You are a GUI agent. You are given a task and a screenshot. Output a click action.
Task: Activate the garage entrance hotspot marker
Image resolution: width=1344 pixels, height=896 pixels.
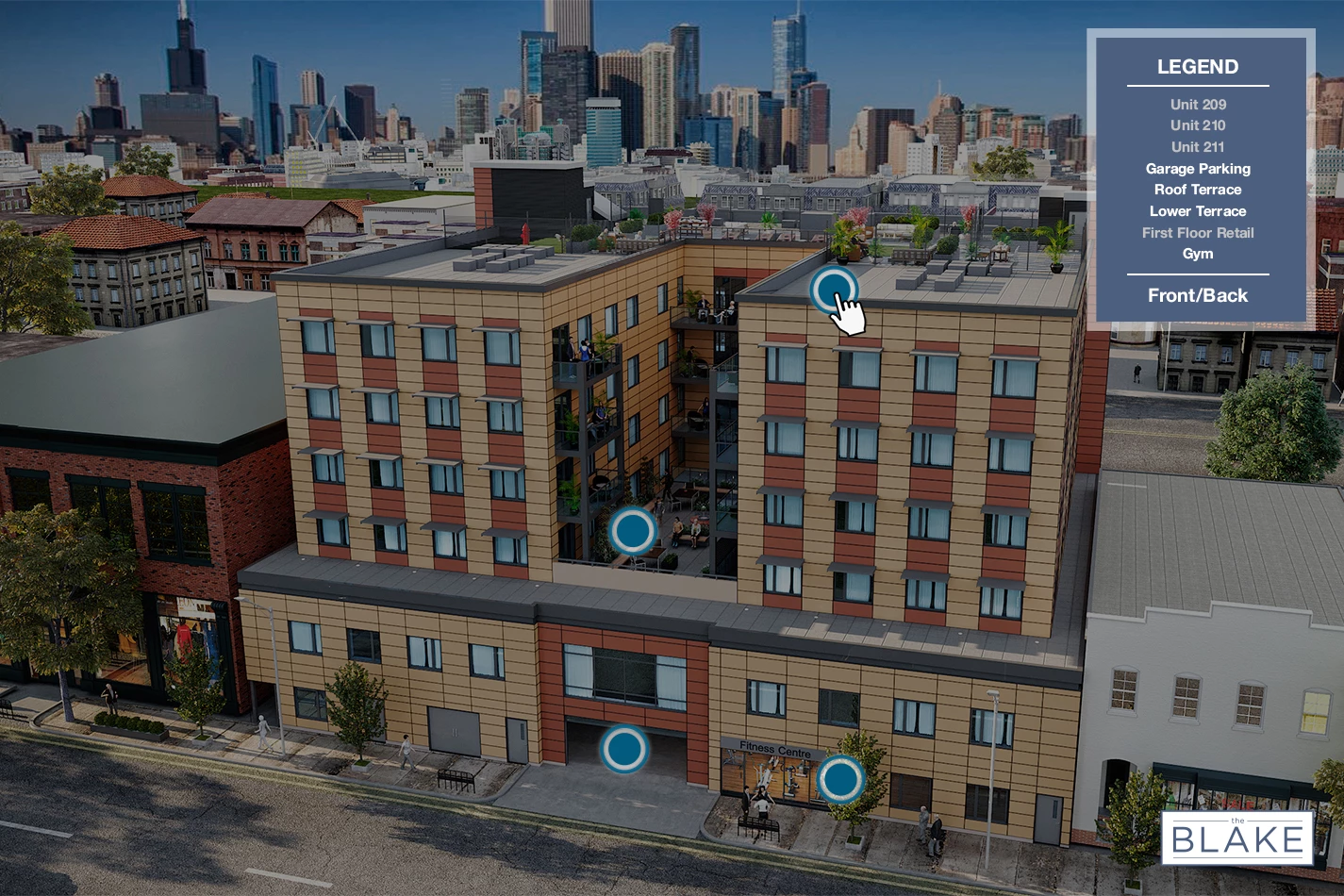[623, 749]
